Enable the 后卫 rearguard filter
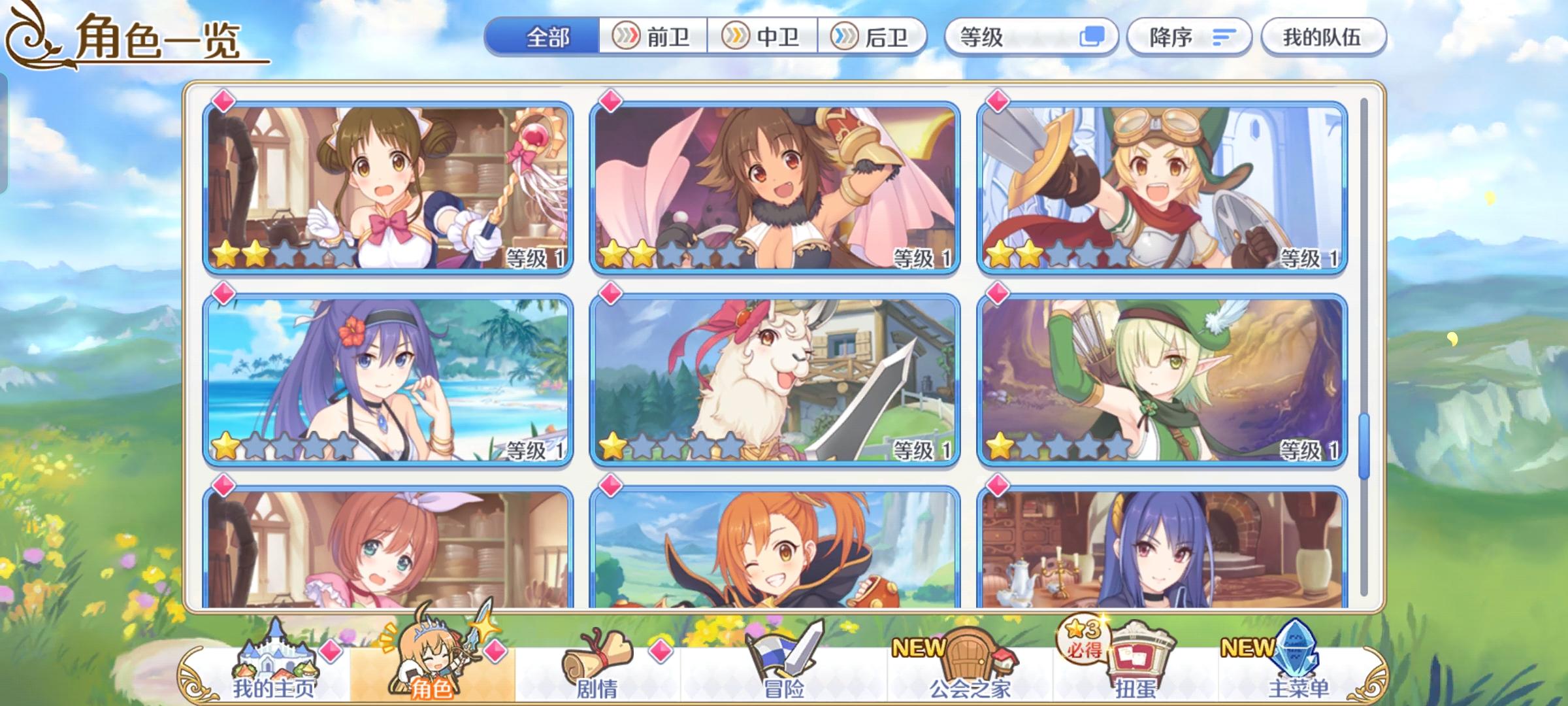 point(875,37)
